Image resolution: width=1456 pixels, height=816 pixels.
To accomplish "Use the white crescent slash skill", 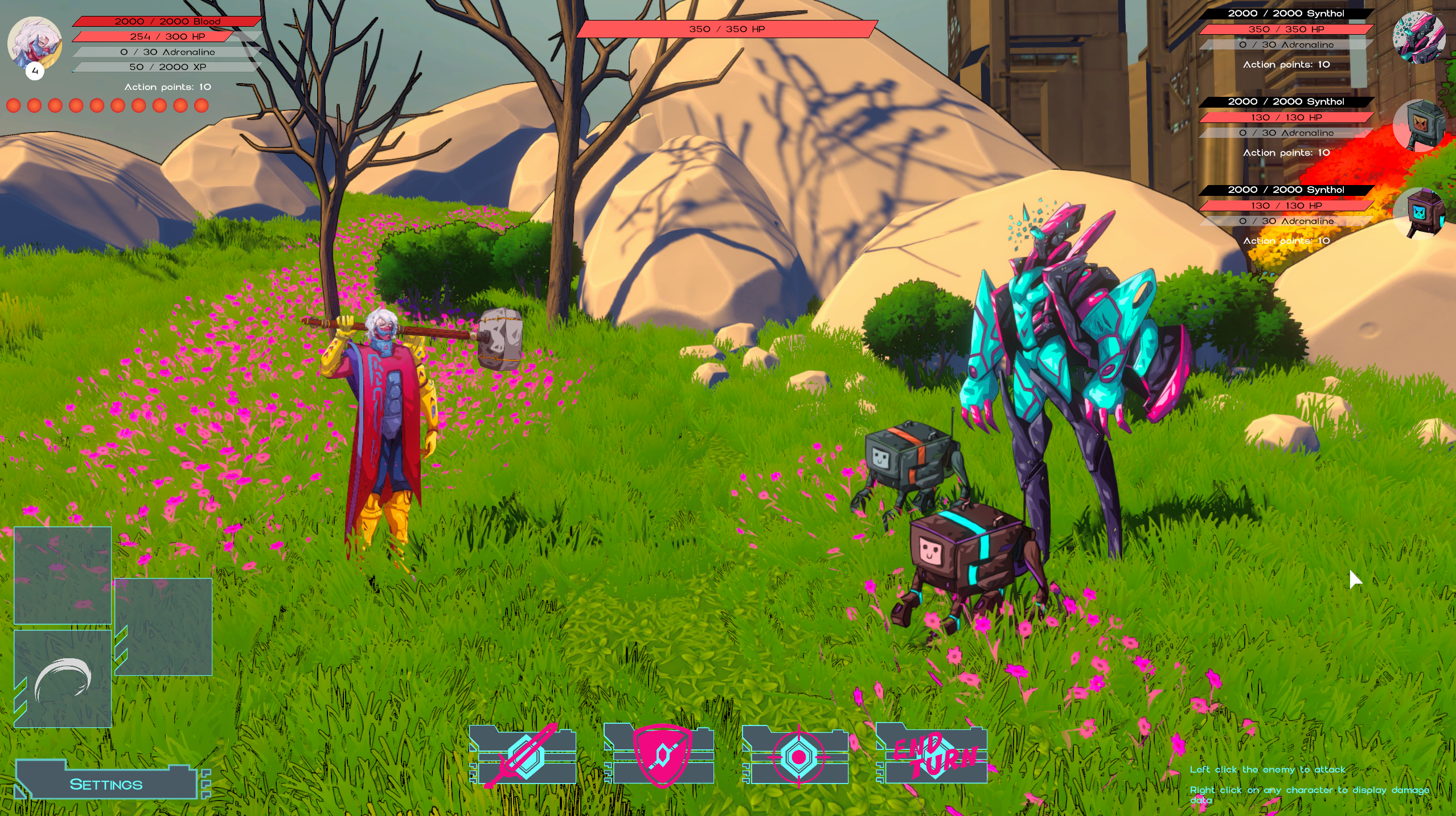I will coord(63,679).
